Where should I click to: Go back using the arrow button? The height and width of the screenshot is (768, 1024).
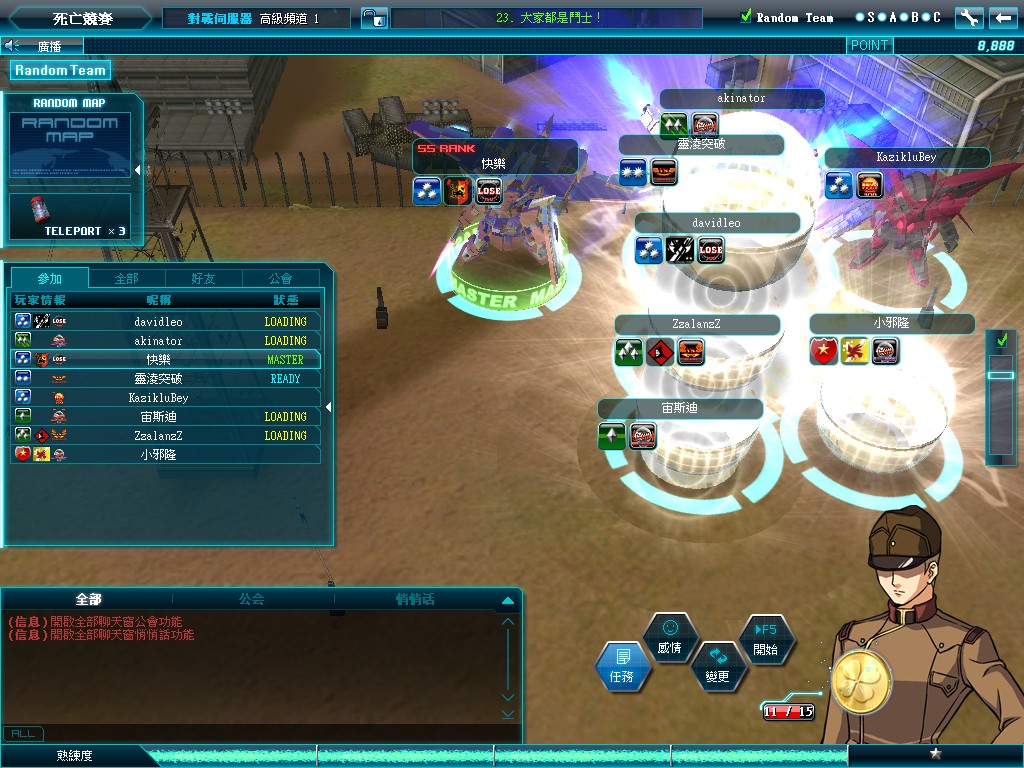(x=1002, y=17)
